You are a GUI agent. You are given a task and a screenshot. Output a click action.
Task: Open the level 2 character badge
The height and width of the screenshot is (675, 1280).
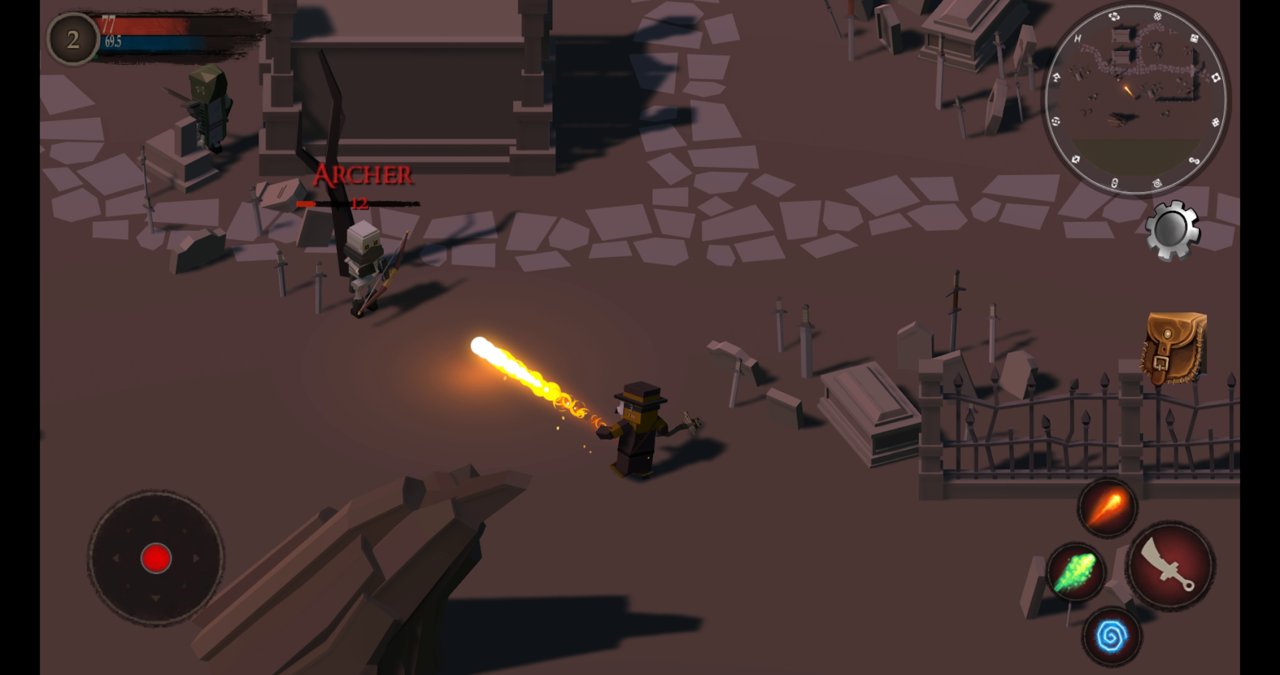(x=72, y=39)
